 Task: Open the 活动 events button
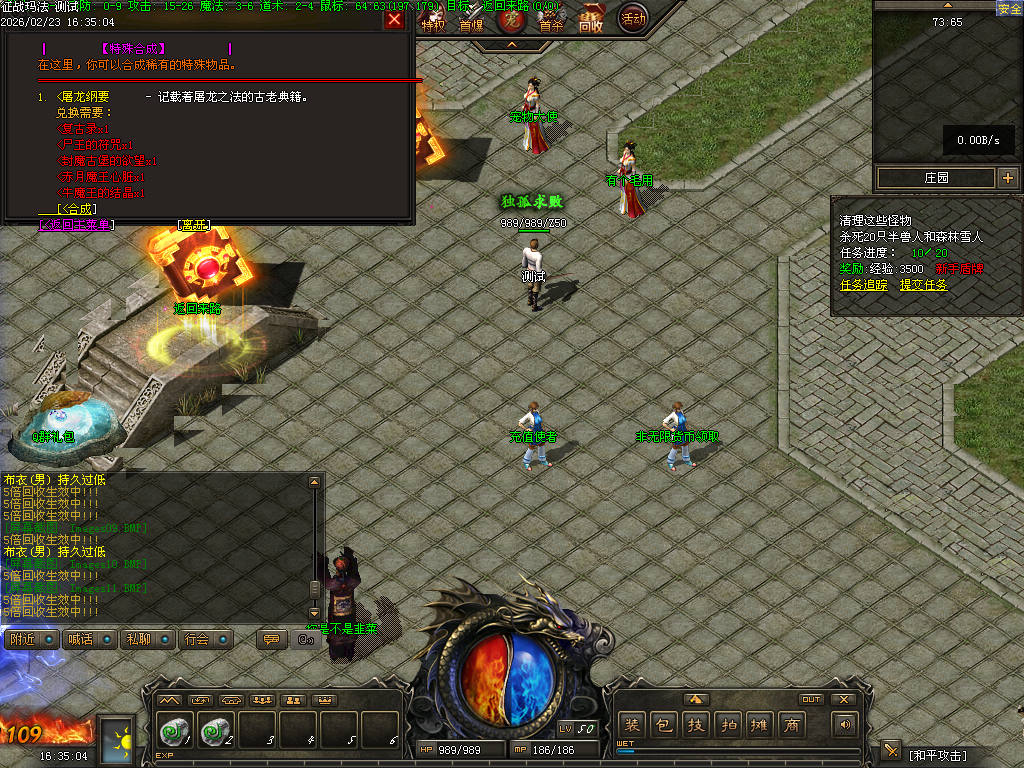632,18
